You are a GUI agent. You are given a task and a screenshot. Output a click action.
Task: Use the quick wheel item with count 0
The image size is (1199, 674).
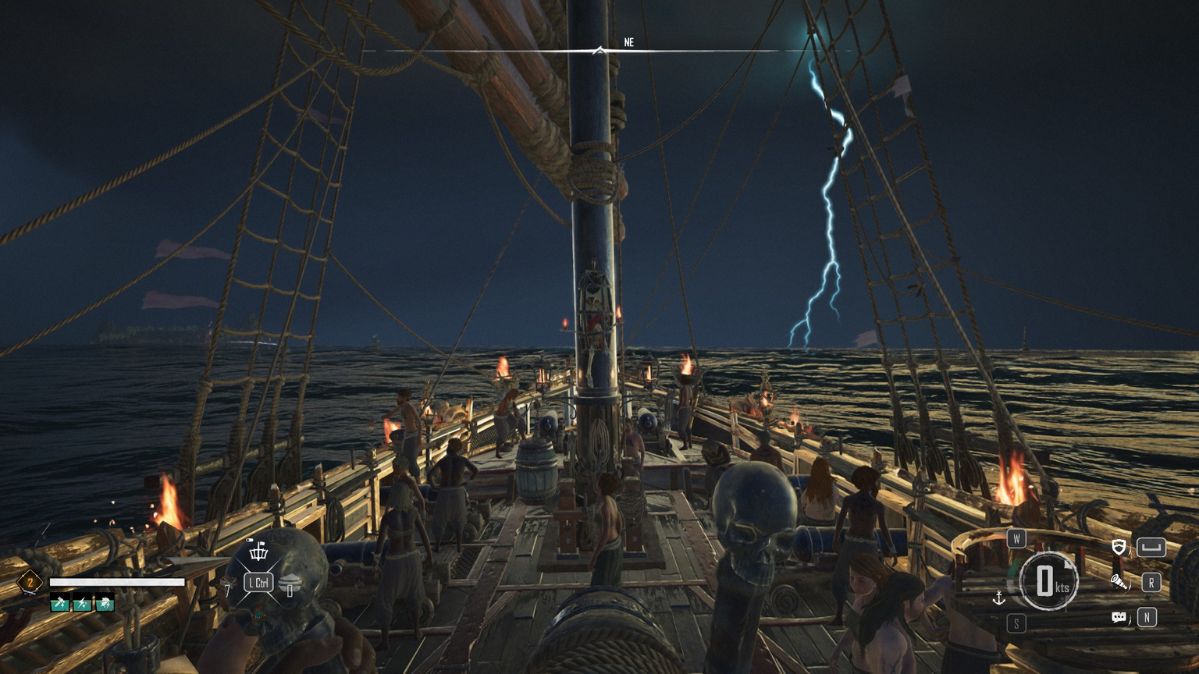287,585
